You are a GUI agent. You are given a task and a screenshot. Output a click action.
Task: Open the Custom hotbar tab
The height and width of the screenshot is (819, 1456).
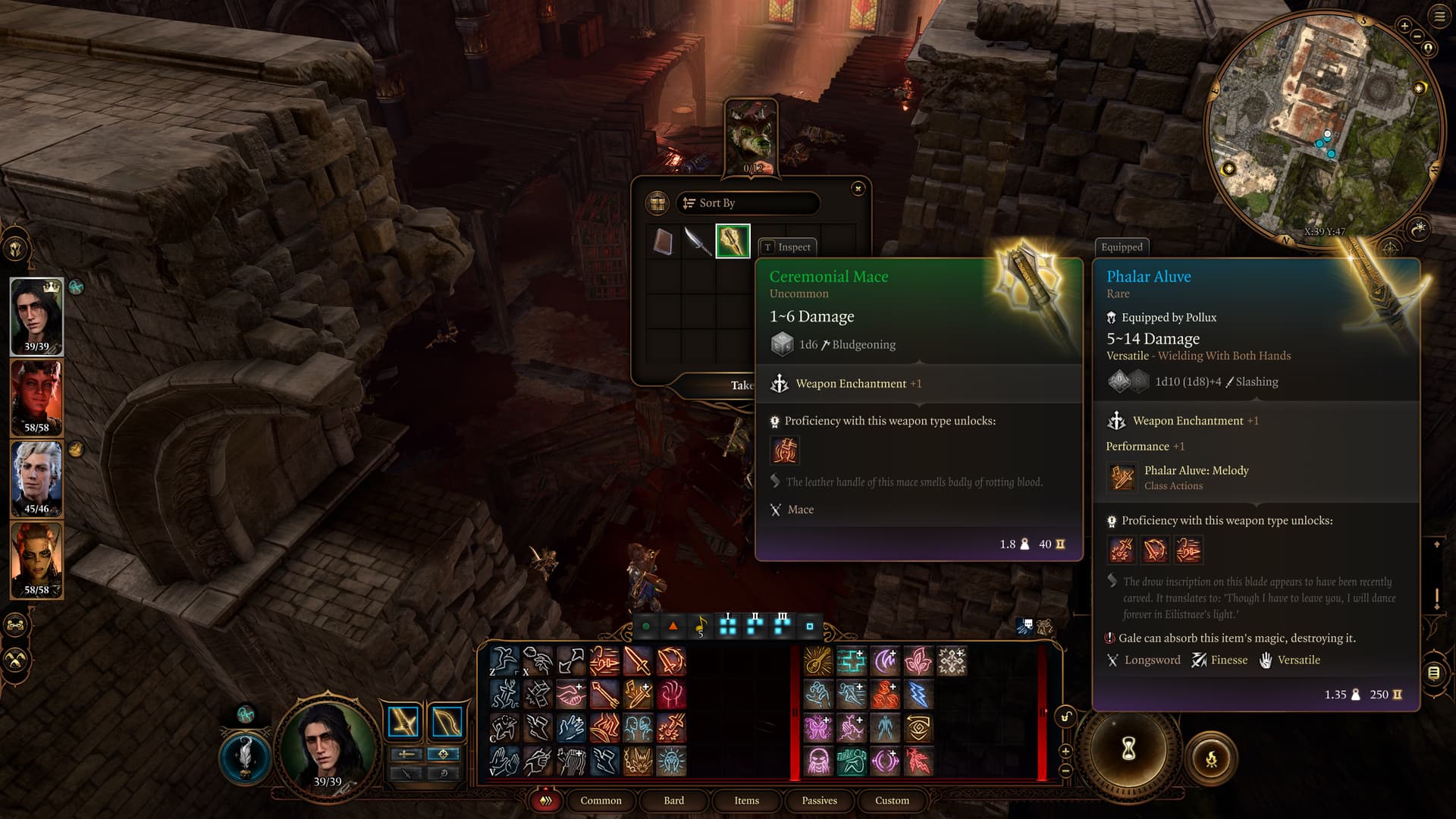pyautogui.click(x=892, y=800)
